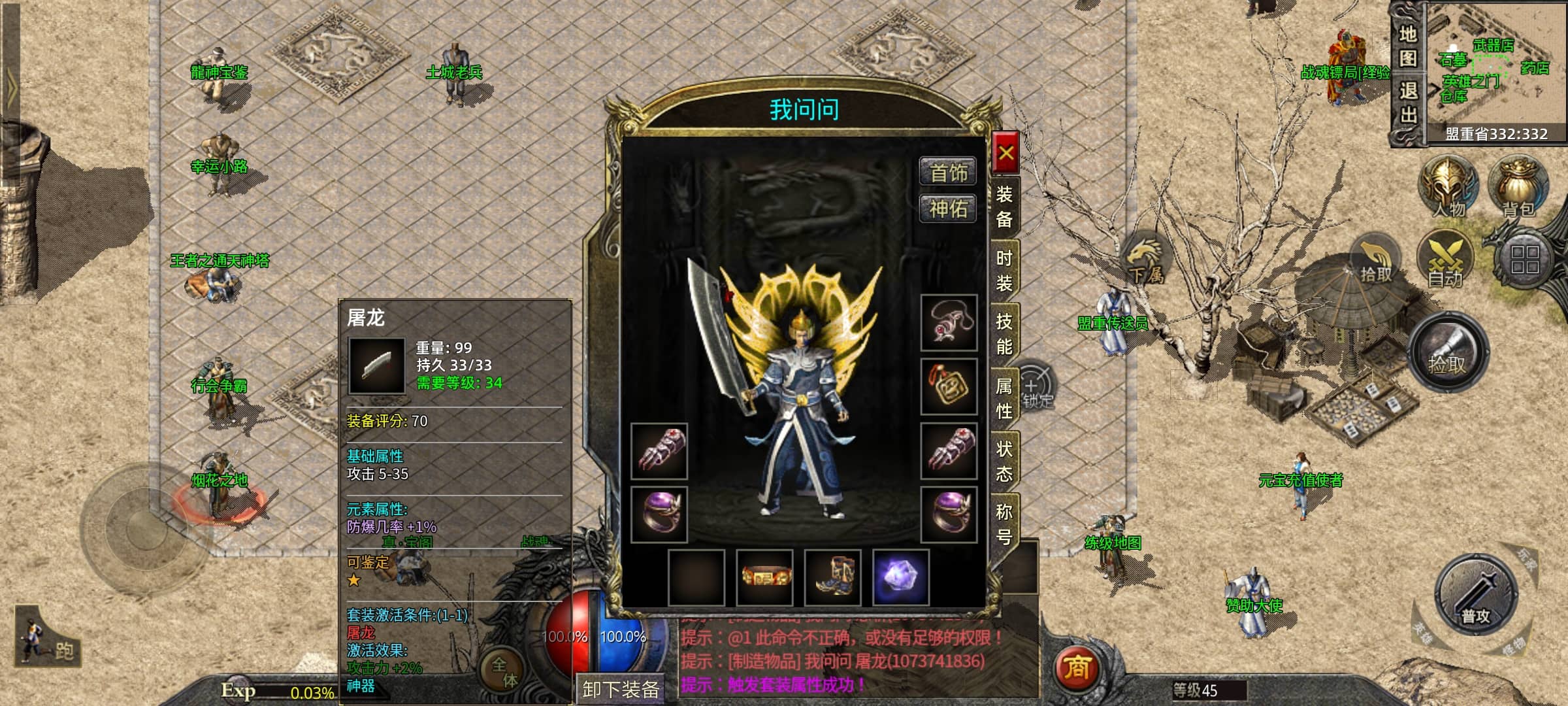The height and width of the screenshot is (706, 1568).
Task: Select the boots equipment slot
Action: [833, 578]
